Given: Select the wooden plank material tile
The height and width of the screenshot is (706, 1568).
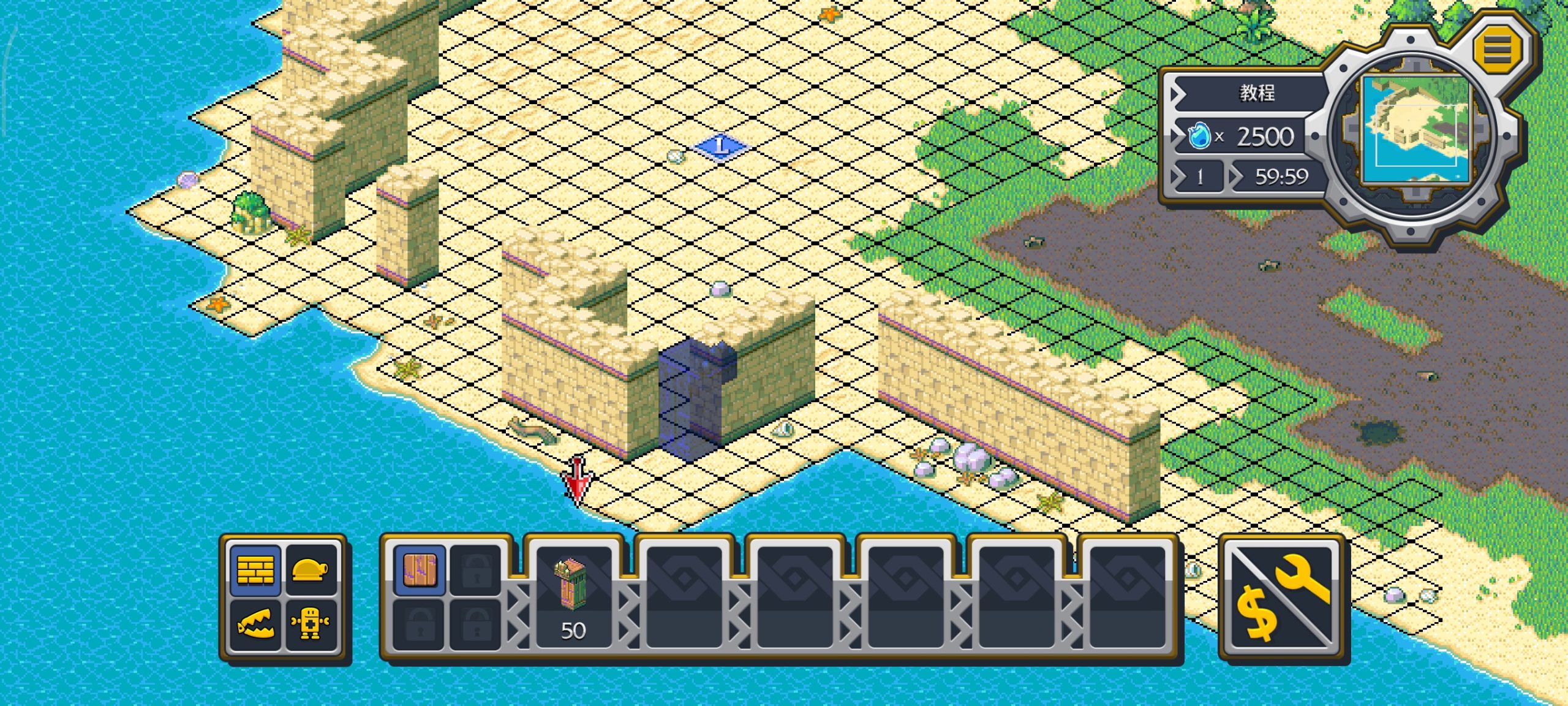Looking at the screenshot, I should point(420,570).
